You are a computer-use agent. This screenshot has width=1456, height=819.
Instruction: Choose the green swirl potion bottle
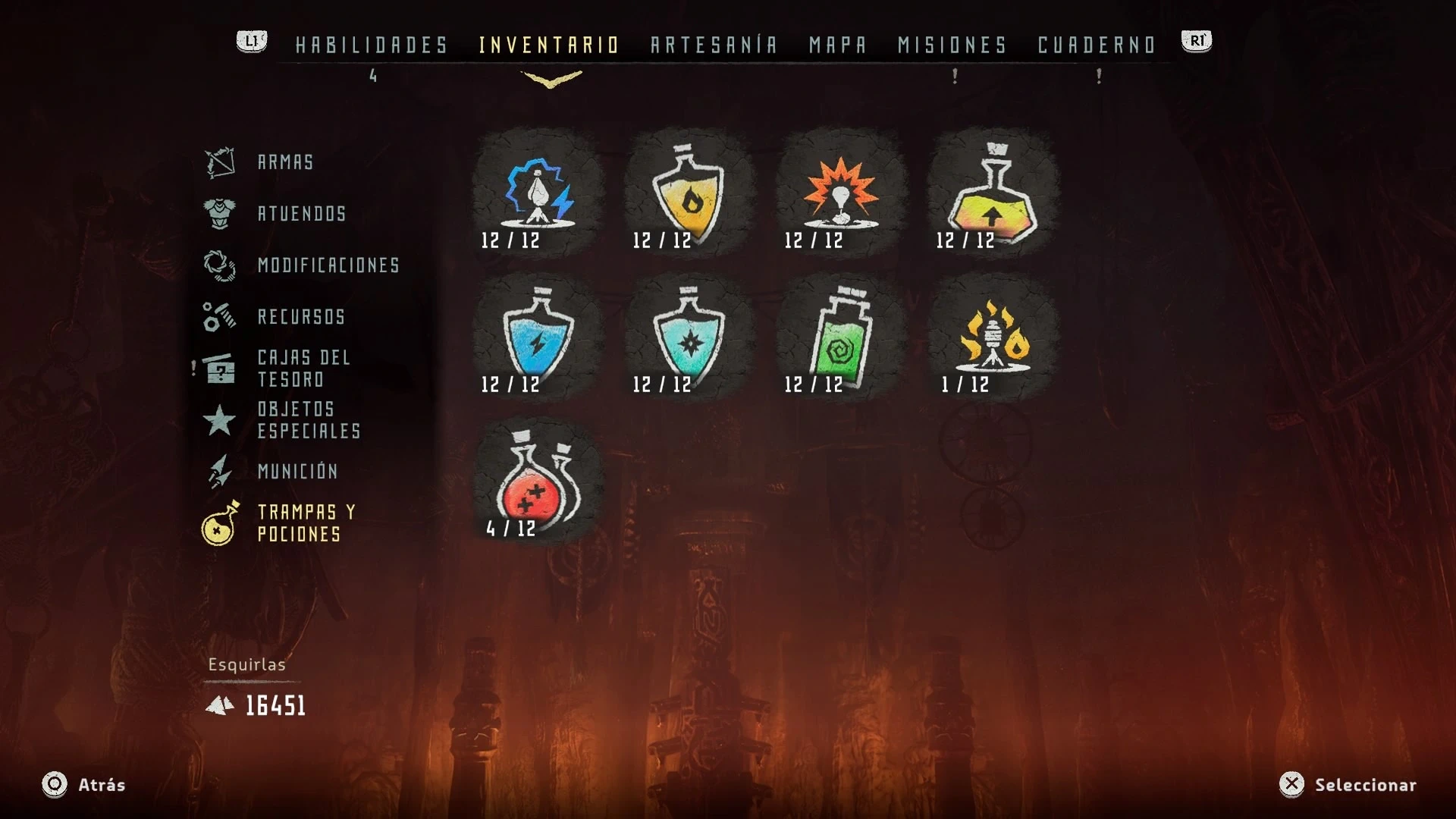point(840,339)
